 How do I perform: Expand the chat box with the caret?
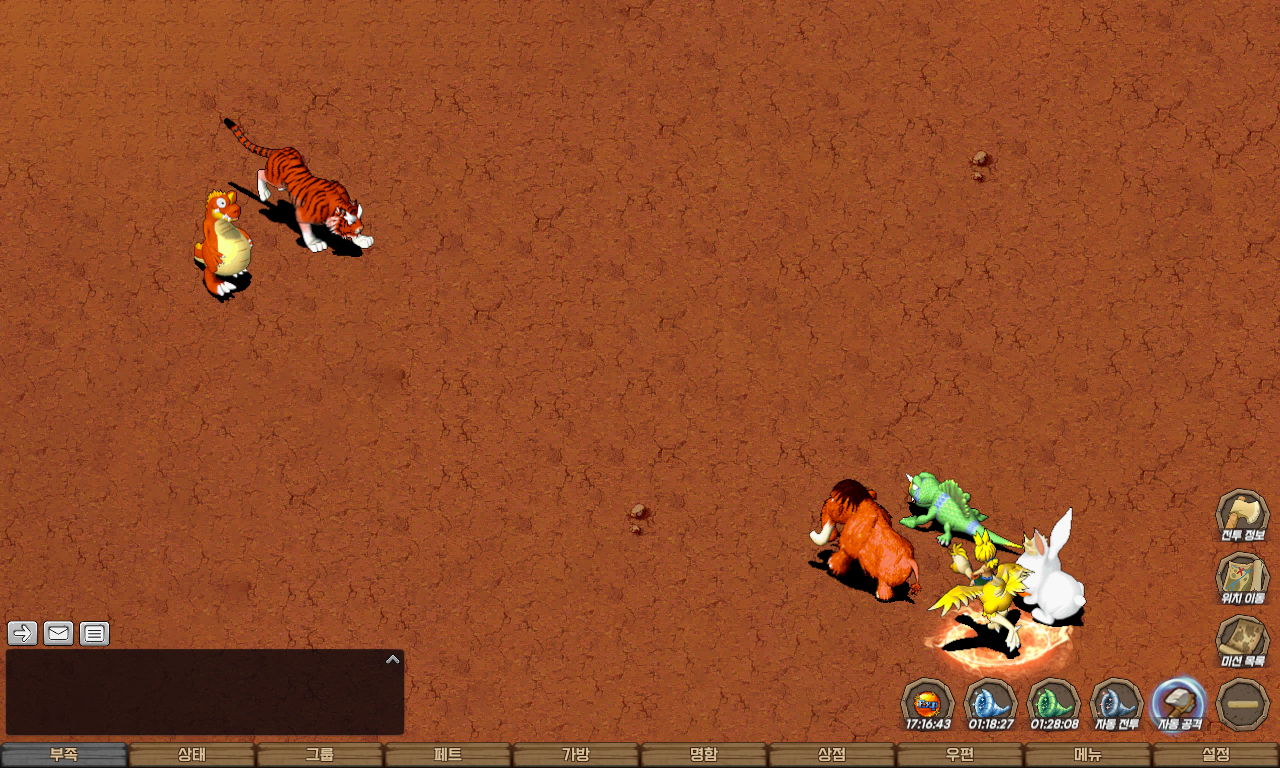(393, 659)
